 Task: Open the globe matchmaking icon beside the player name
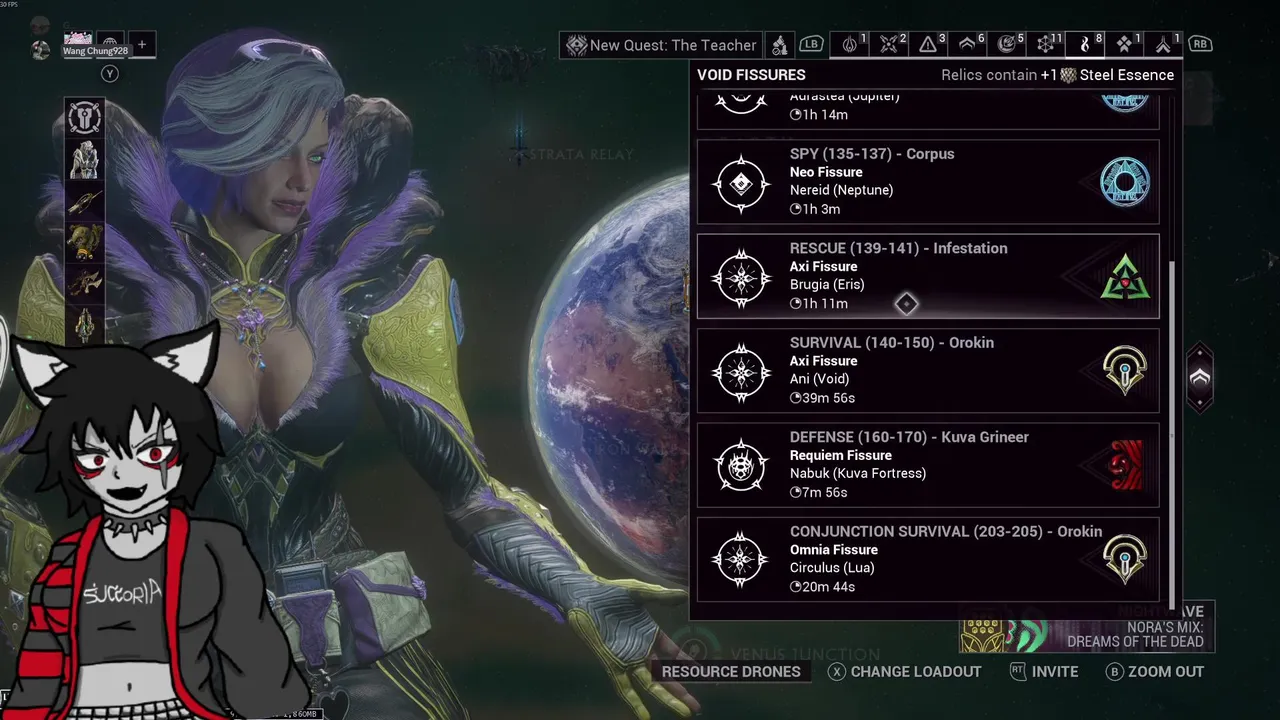110,44
